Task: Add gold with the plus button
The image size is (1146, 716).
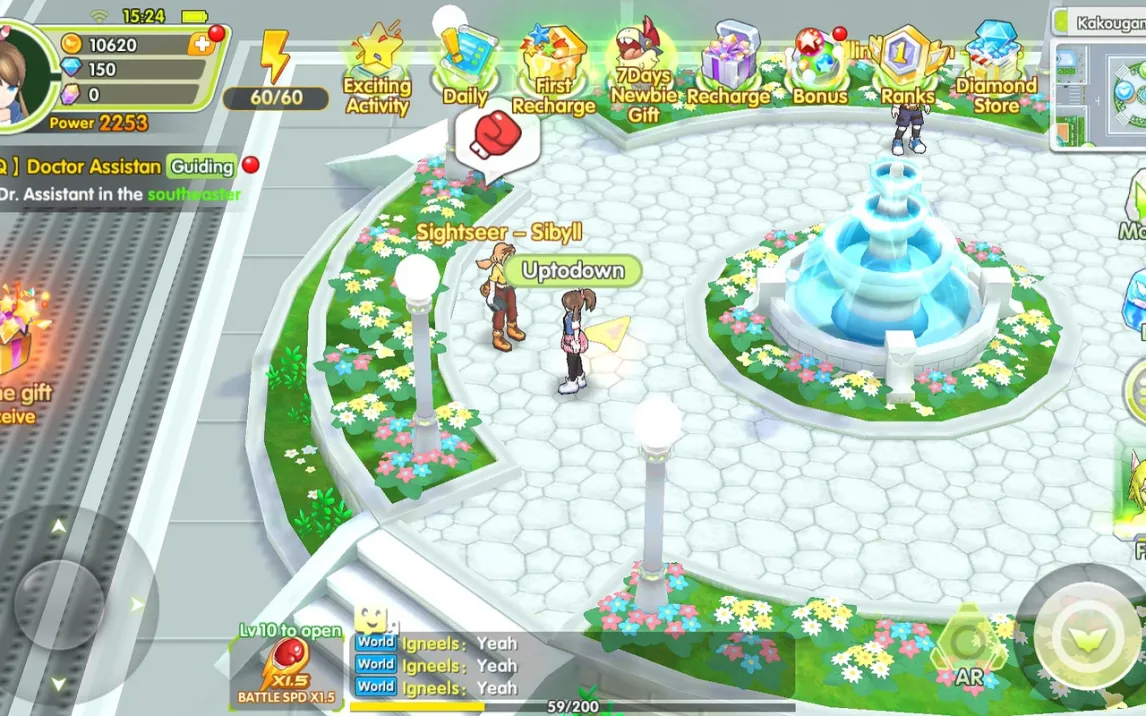Action: pos(202,44)
